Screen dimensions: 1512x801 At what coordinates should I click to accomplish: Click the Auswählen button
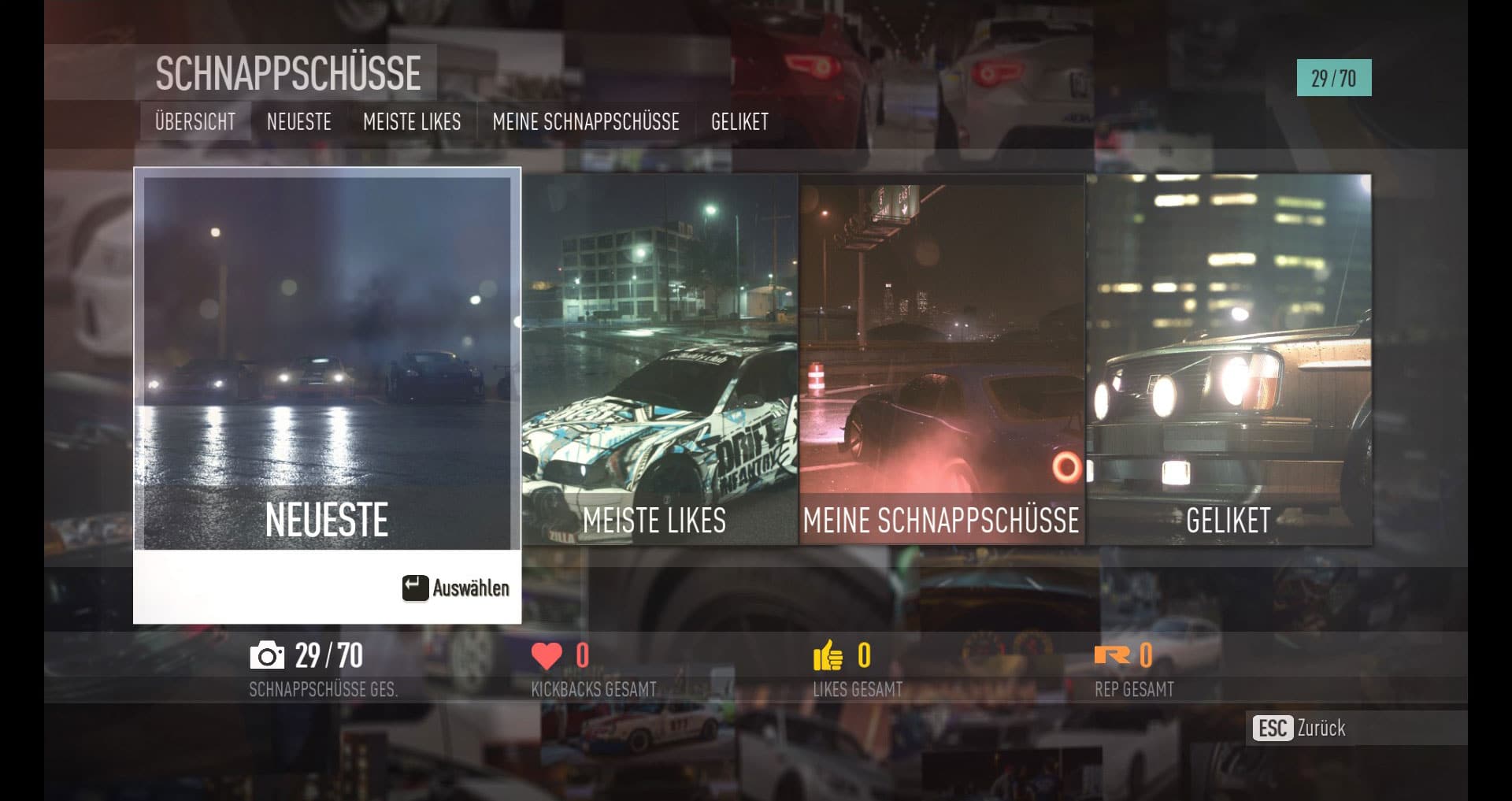(457, 588)
